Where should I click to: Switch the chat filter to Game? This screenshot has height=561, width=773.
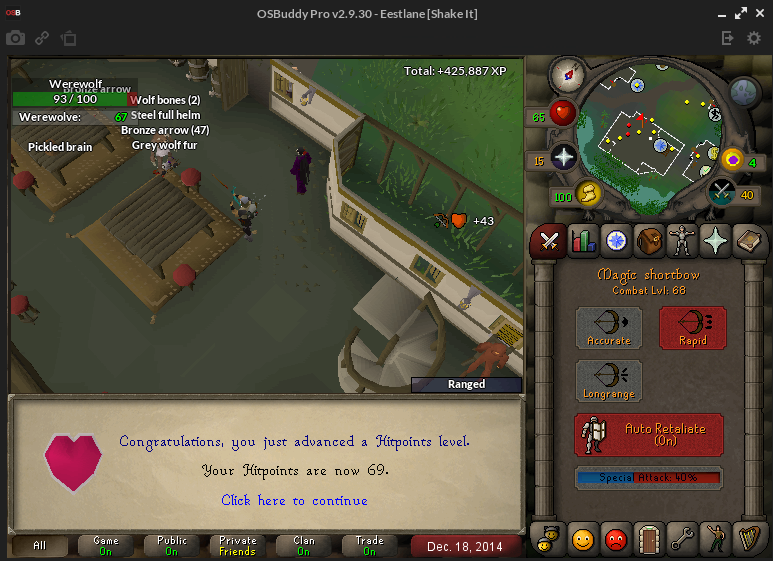pyautogui.click(x=106, y=546)
